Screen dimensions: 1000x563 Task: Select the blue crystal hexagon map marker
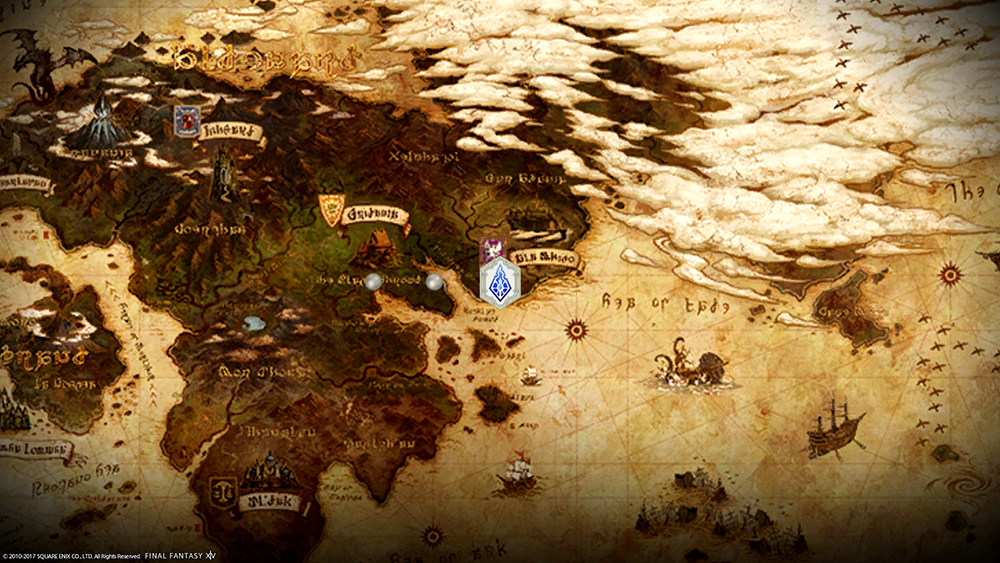coord(500,283)
